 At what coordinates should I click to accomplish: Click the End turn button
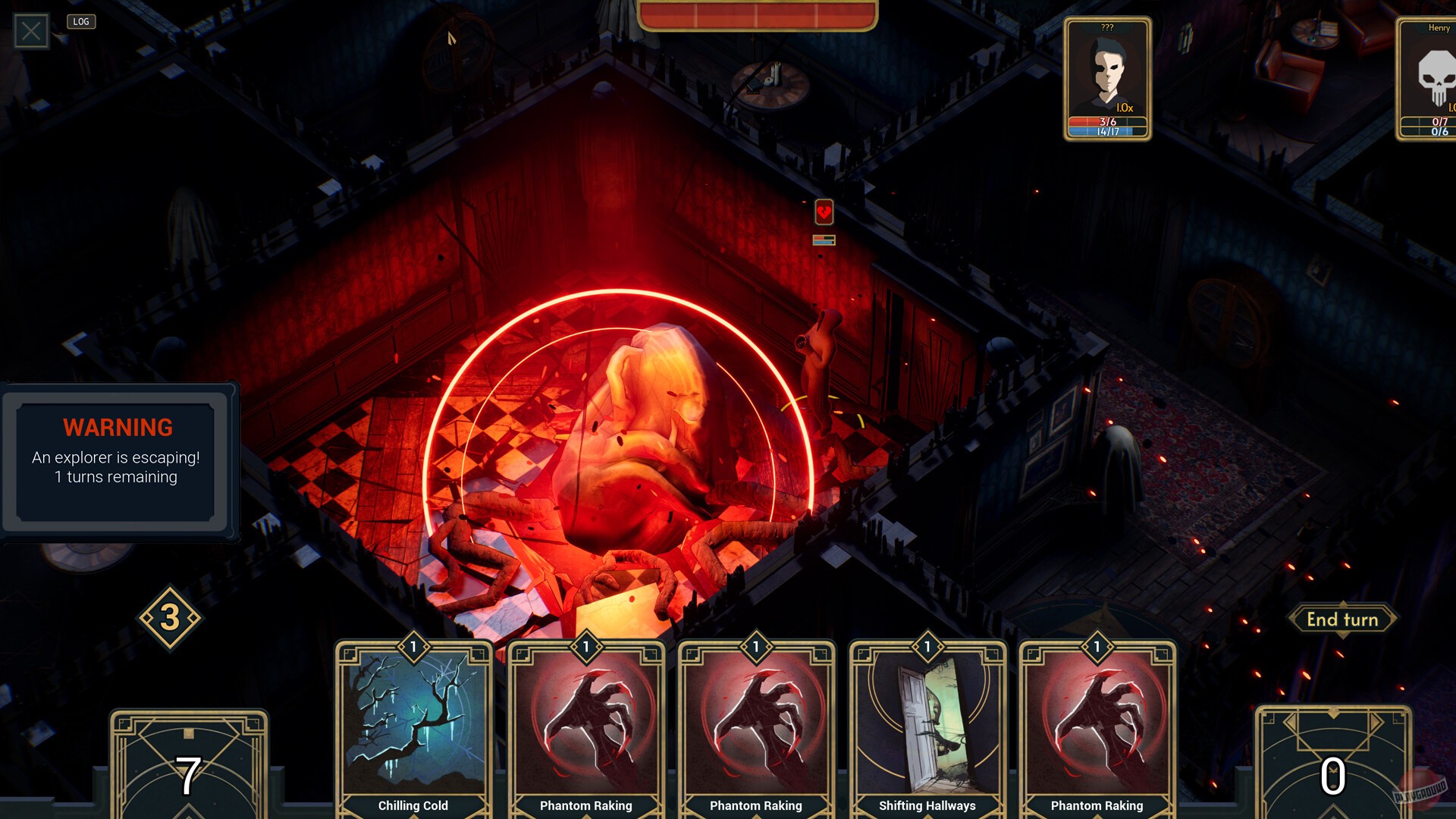pos(1342,620)
